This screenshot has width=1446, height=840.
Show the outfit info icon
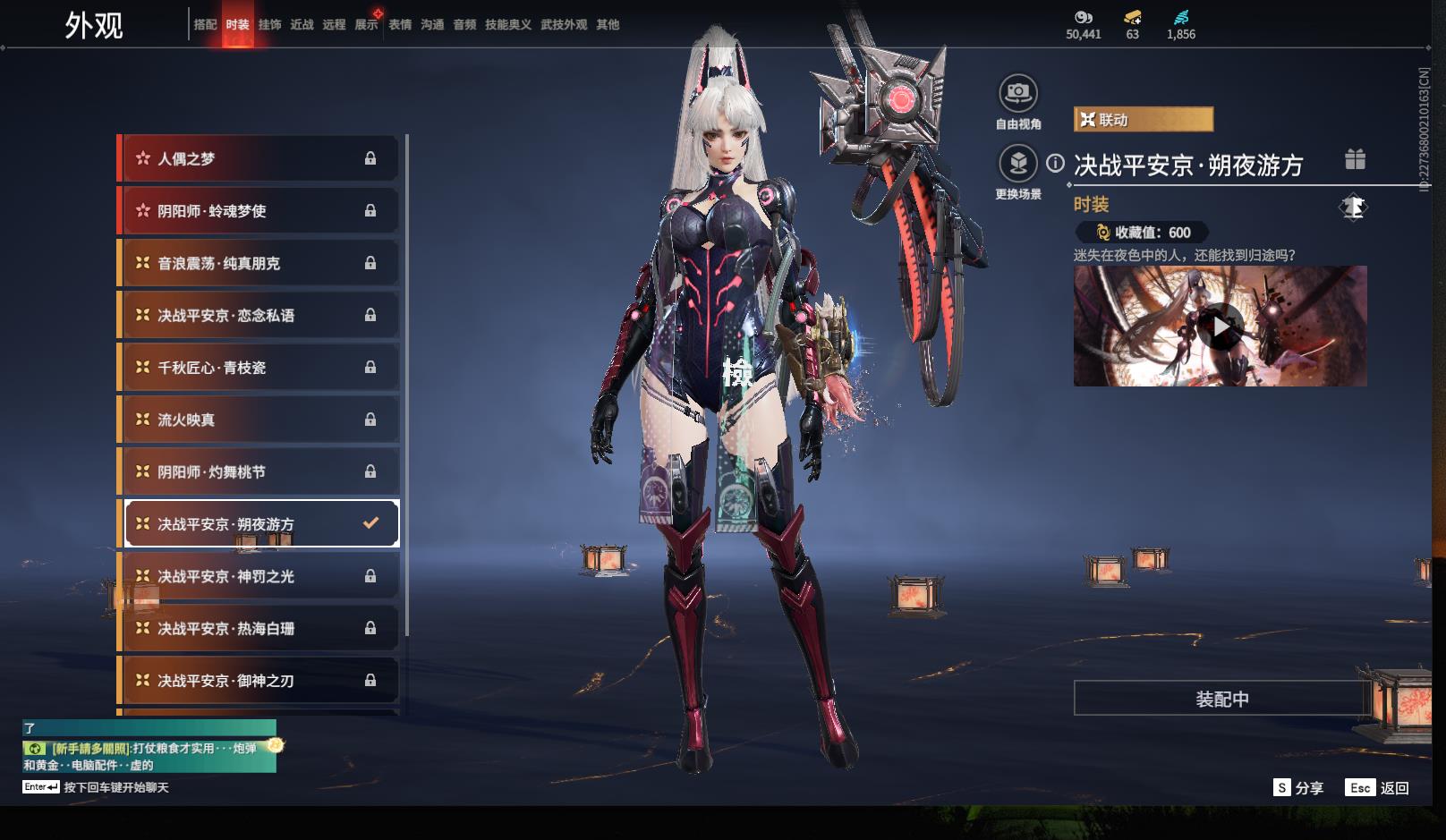tap(1056, 163)
